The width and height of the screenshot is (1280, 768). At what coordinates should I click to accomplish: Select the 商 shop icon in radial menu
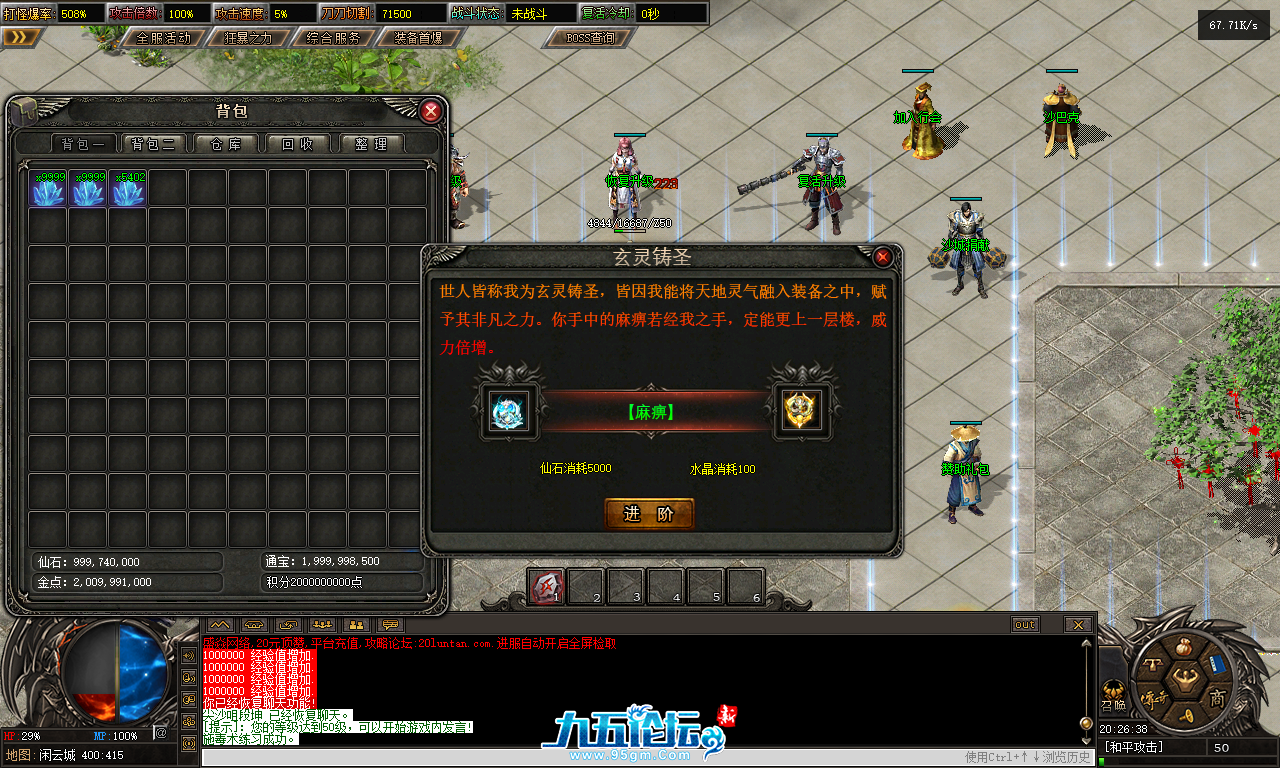[x=1218, y=698]
